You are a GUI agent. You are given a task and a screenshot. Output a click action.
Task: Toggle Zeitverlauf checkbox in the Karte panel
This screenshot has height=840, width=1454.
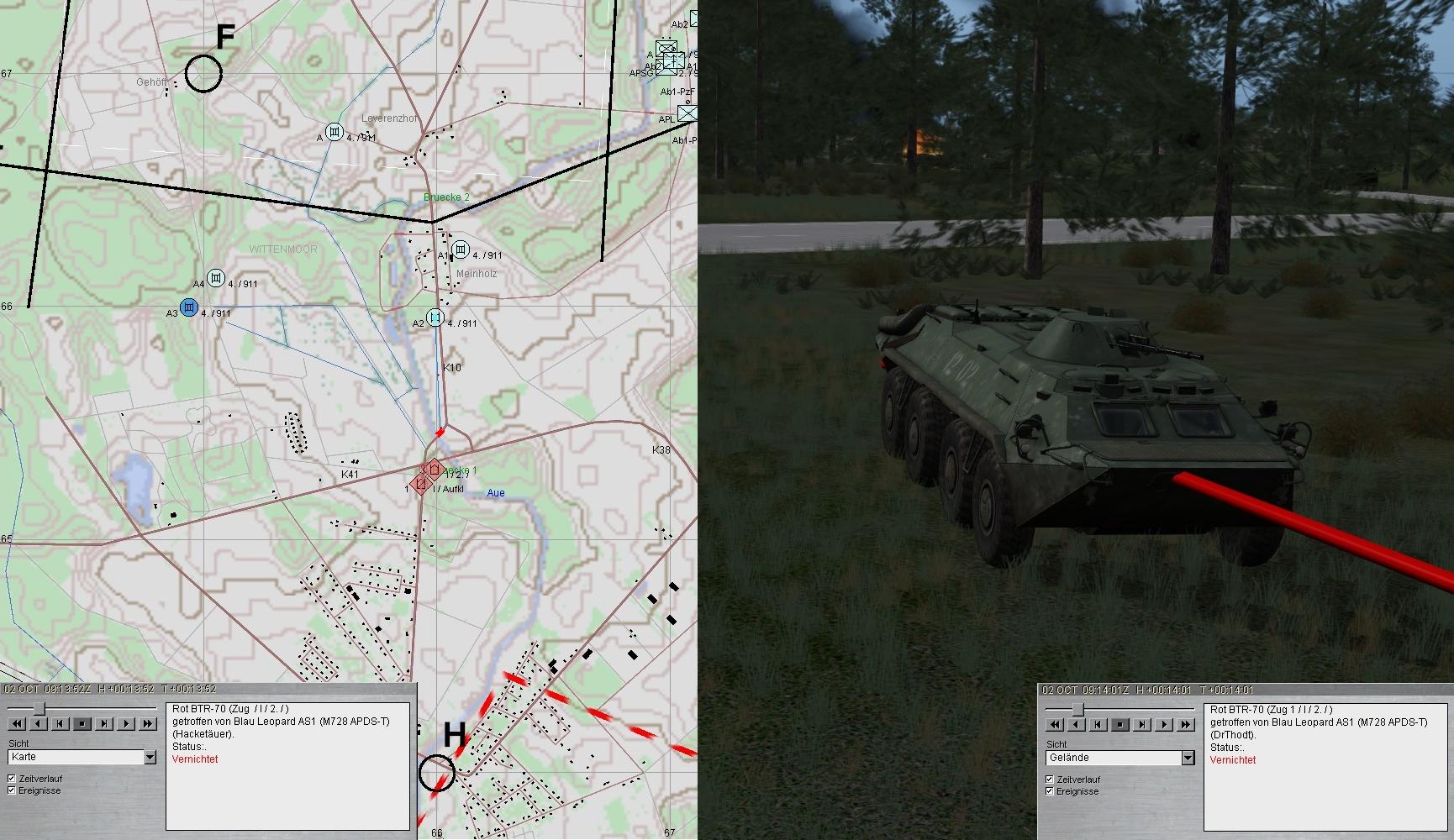[12, 779]
